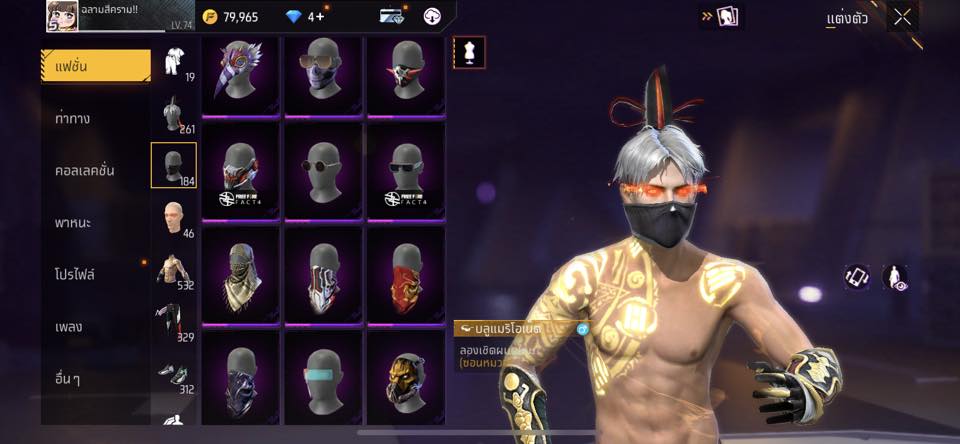The image size is (960, 444).
Task: Select the golden demon mask
Action: pyautogui.click(x=406, y=380)
